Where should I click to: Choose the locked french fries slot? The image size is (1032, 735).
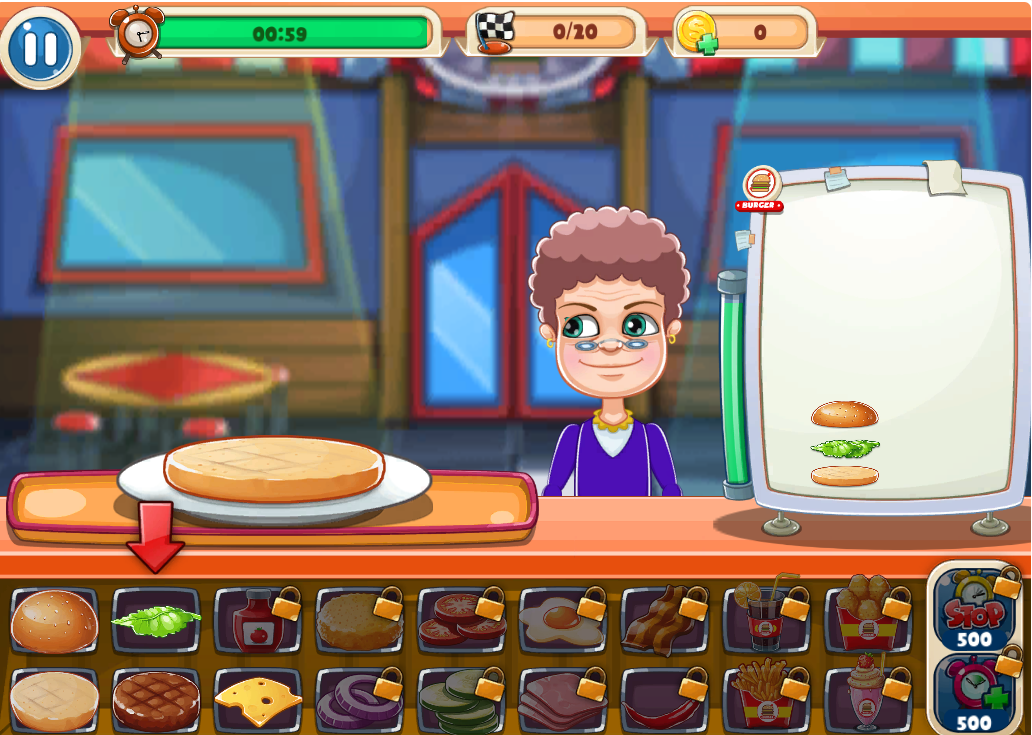point(766,700)
